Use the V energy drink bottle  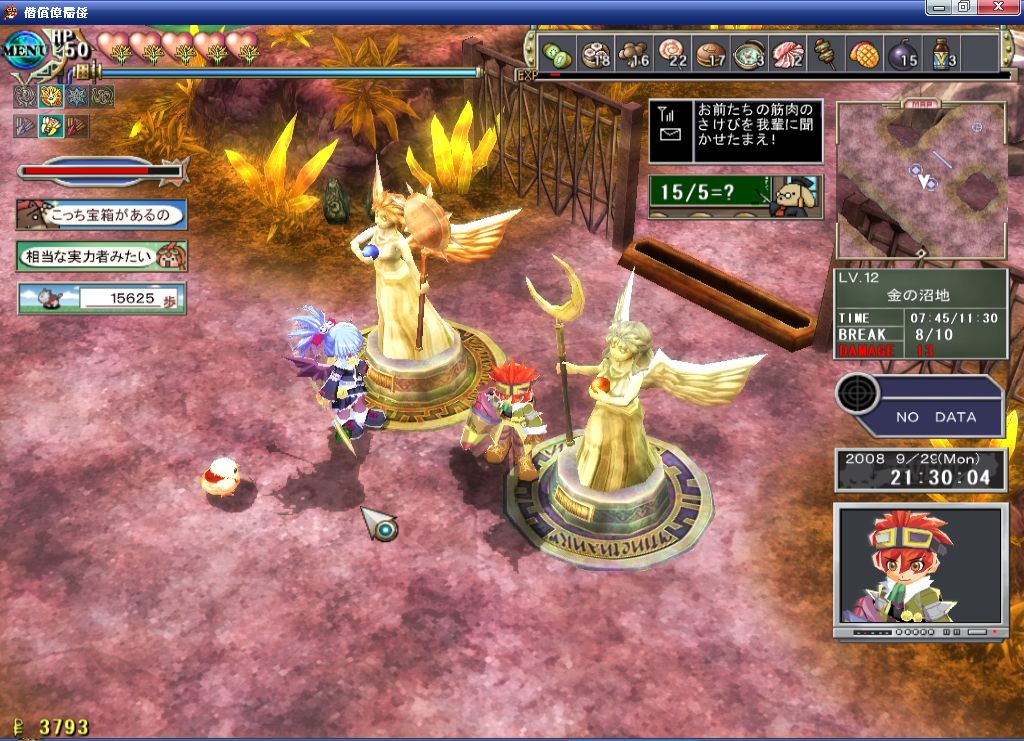(940, 53)
